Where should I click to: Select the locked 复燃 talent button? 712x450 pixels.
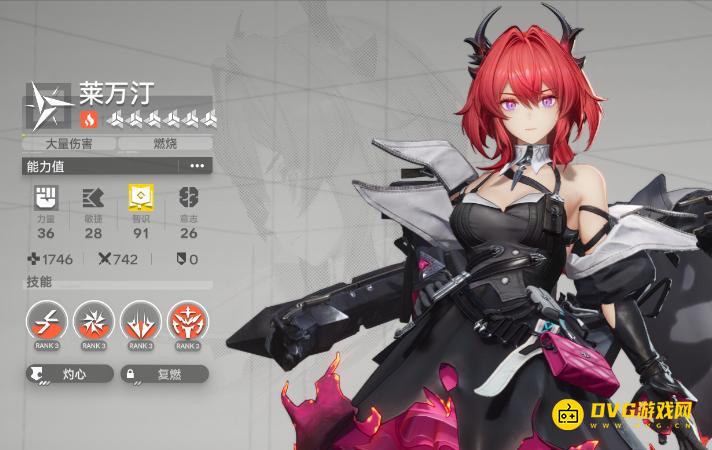[x=164, y=375]
